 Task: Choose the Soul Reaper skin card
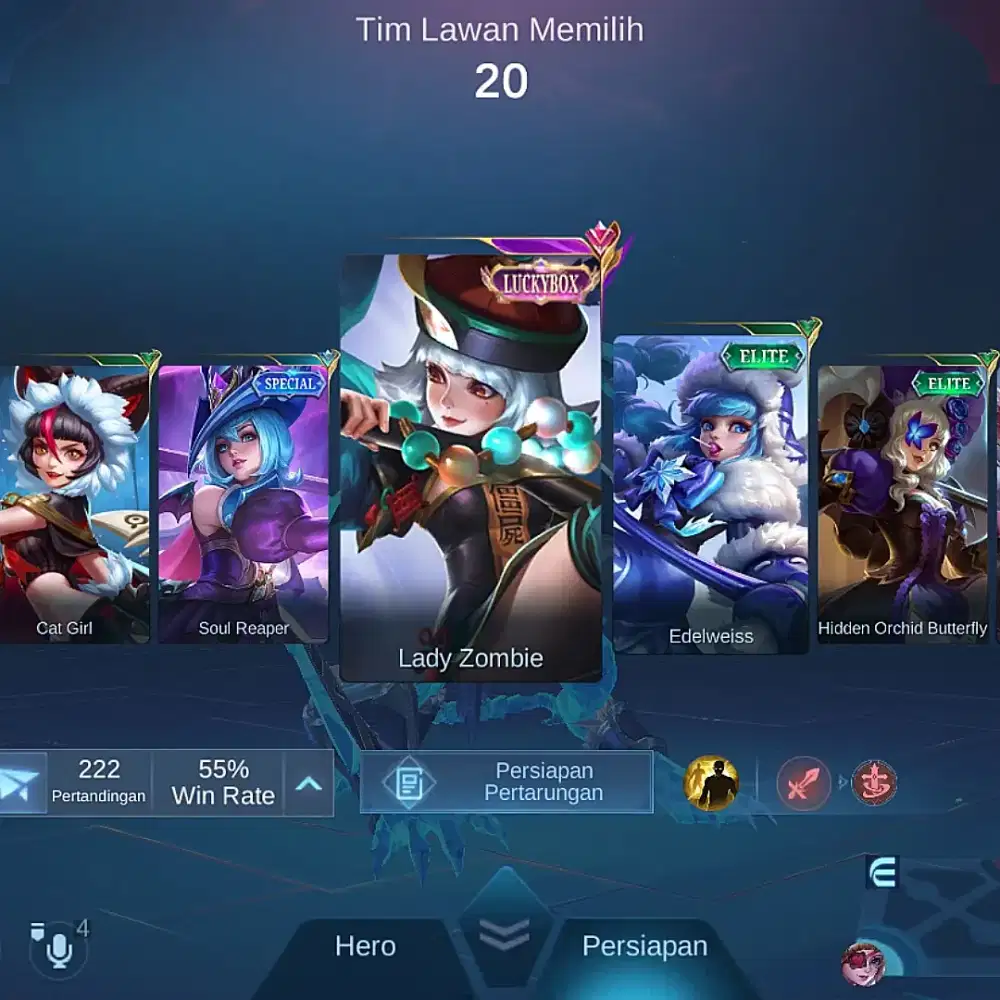pos(243,500)
